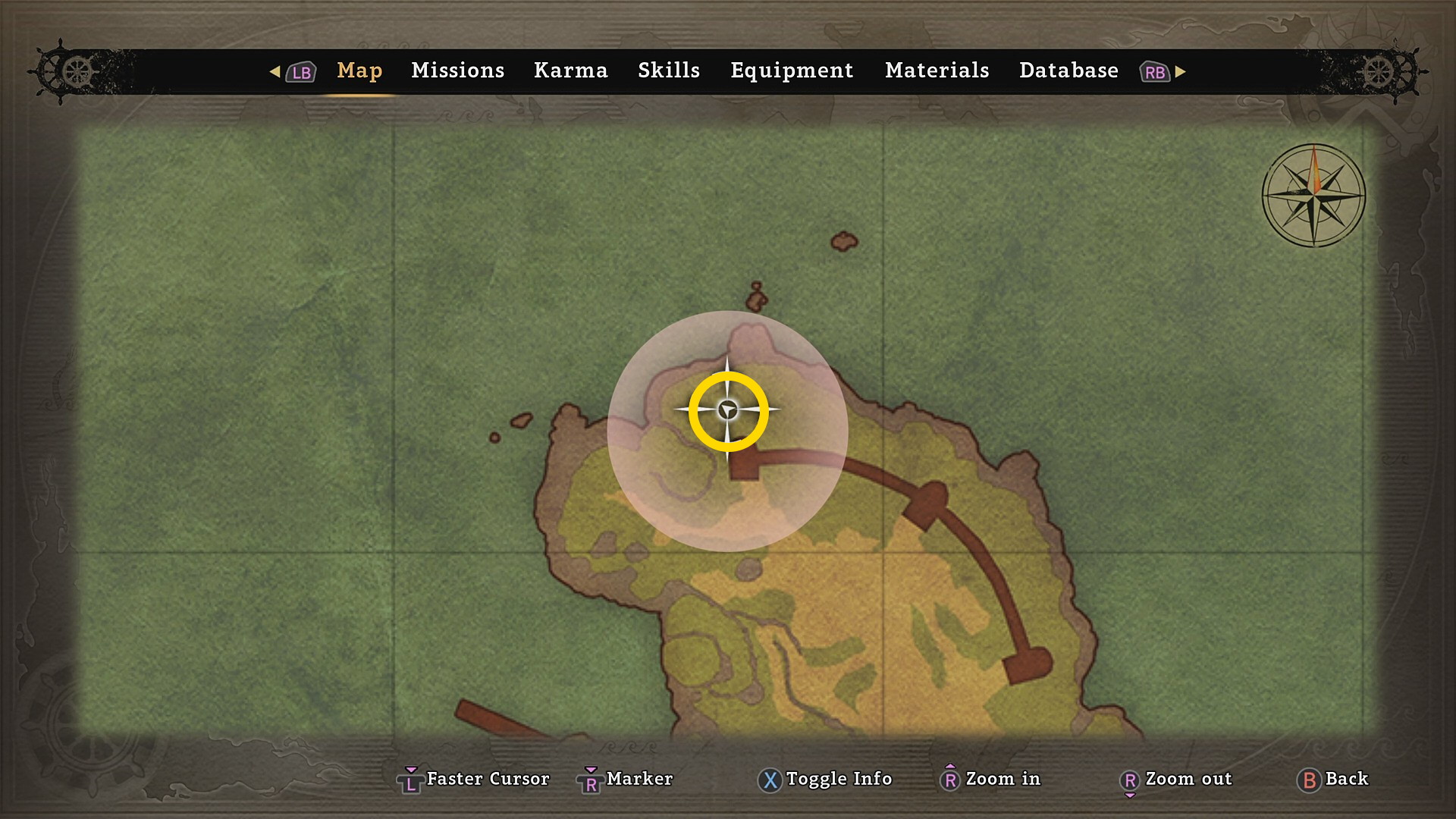
Task: Open the Missions tab
Action: [x=457, y=71]
